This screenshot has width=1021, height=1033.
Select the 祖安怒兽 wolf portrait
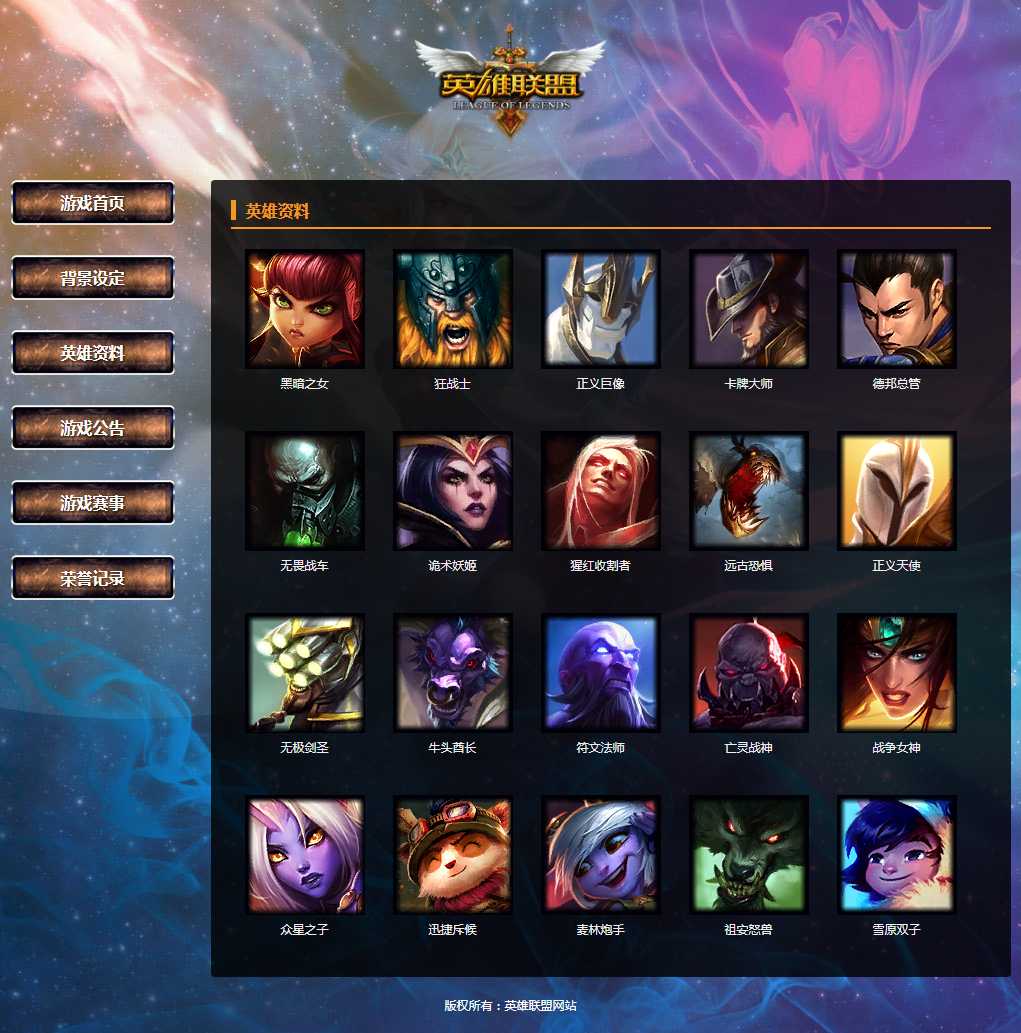point(749,855)
